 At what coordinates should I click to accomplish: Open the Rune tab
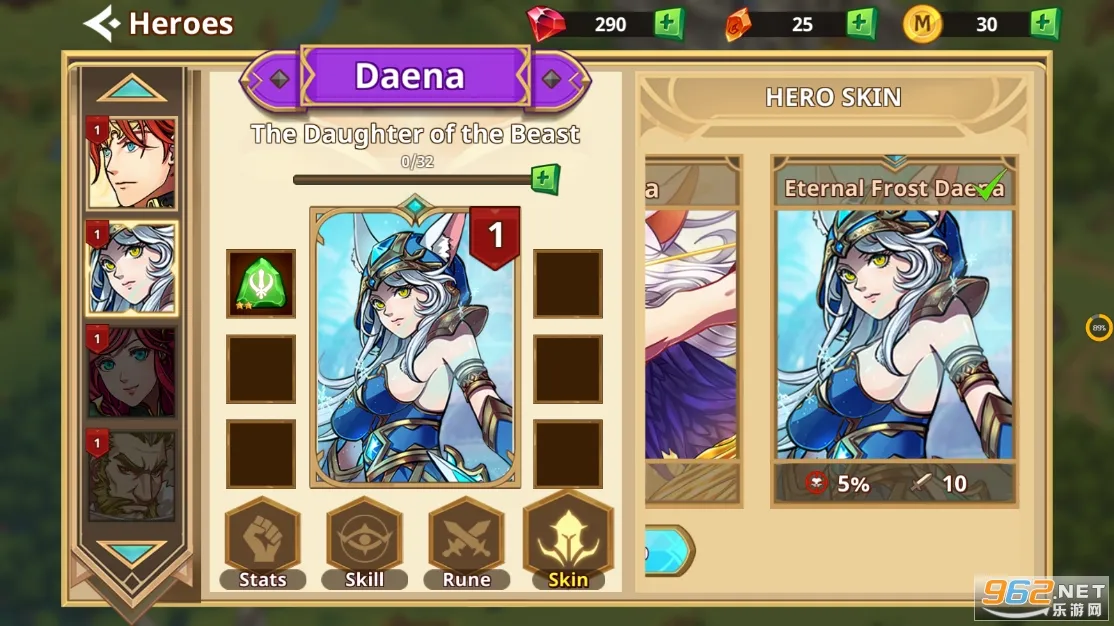466,543
